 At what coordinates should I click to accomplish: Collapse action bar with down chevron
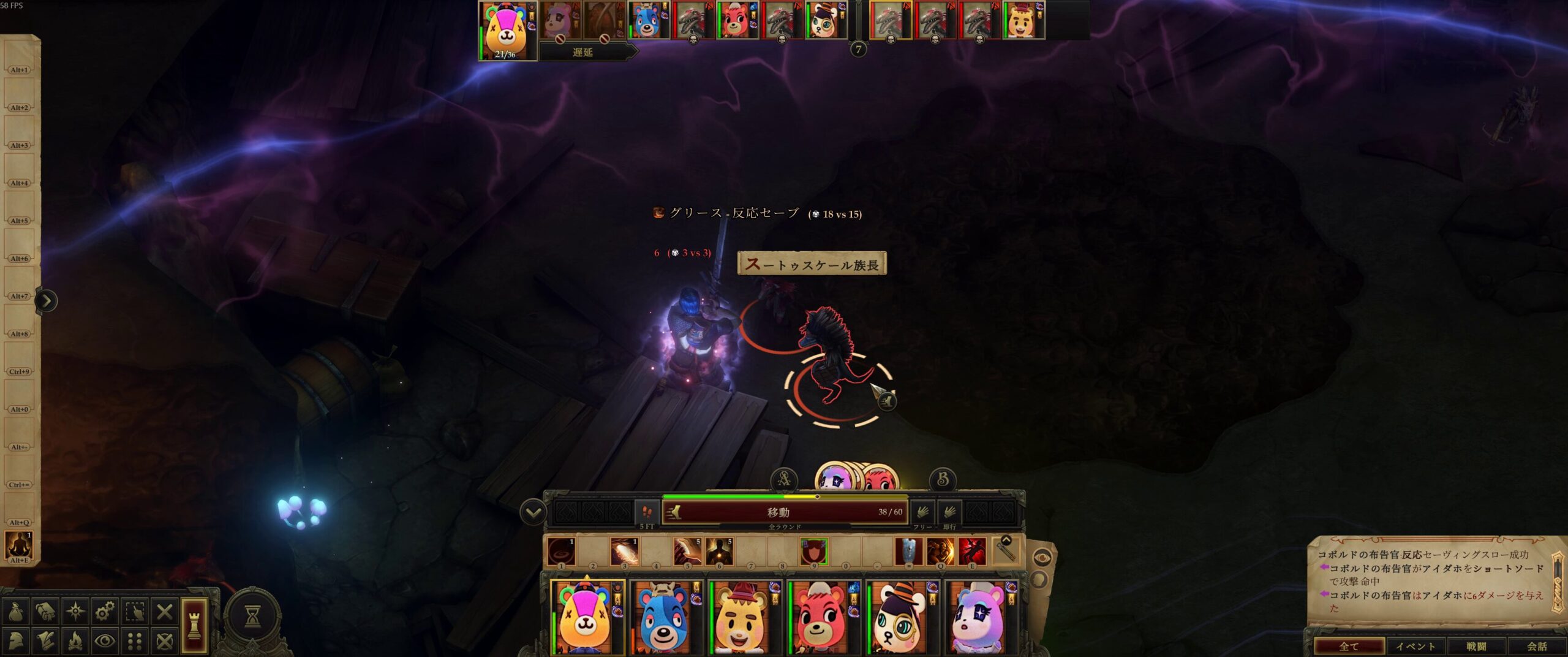pyautogui.click(x=533, y=512)
